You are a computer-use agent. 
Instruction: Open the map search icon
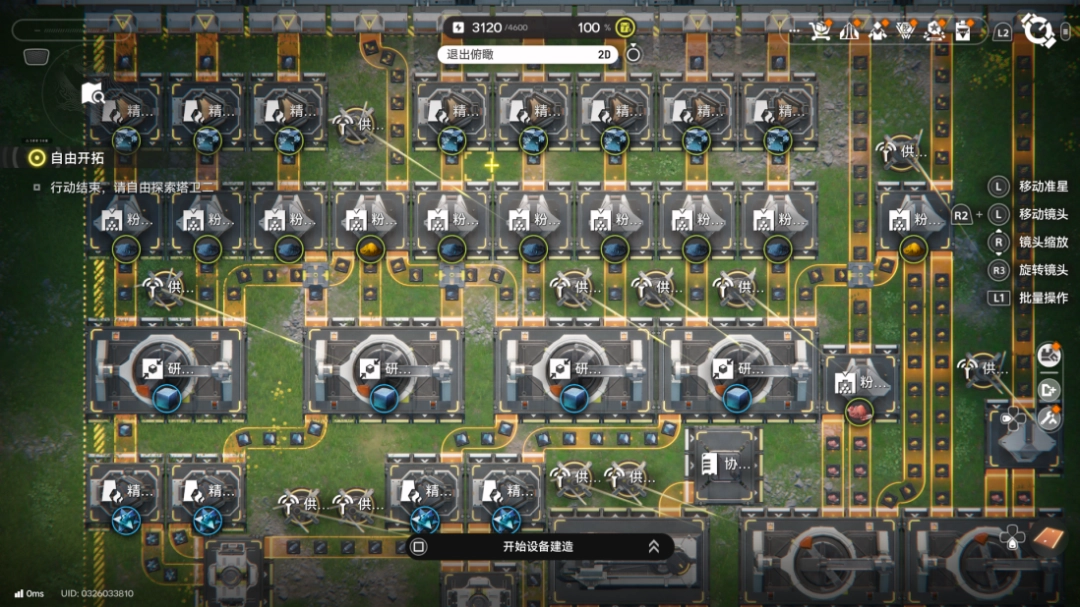(x=92, y=94)
